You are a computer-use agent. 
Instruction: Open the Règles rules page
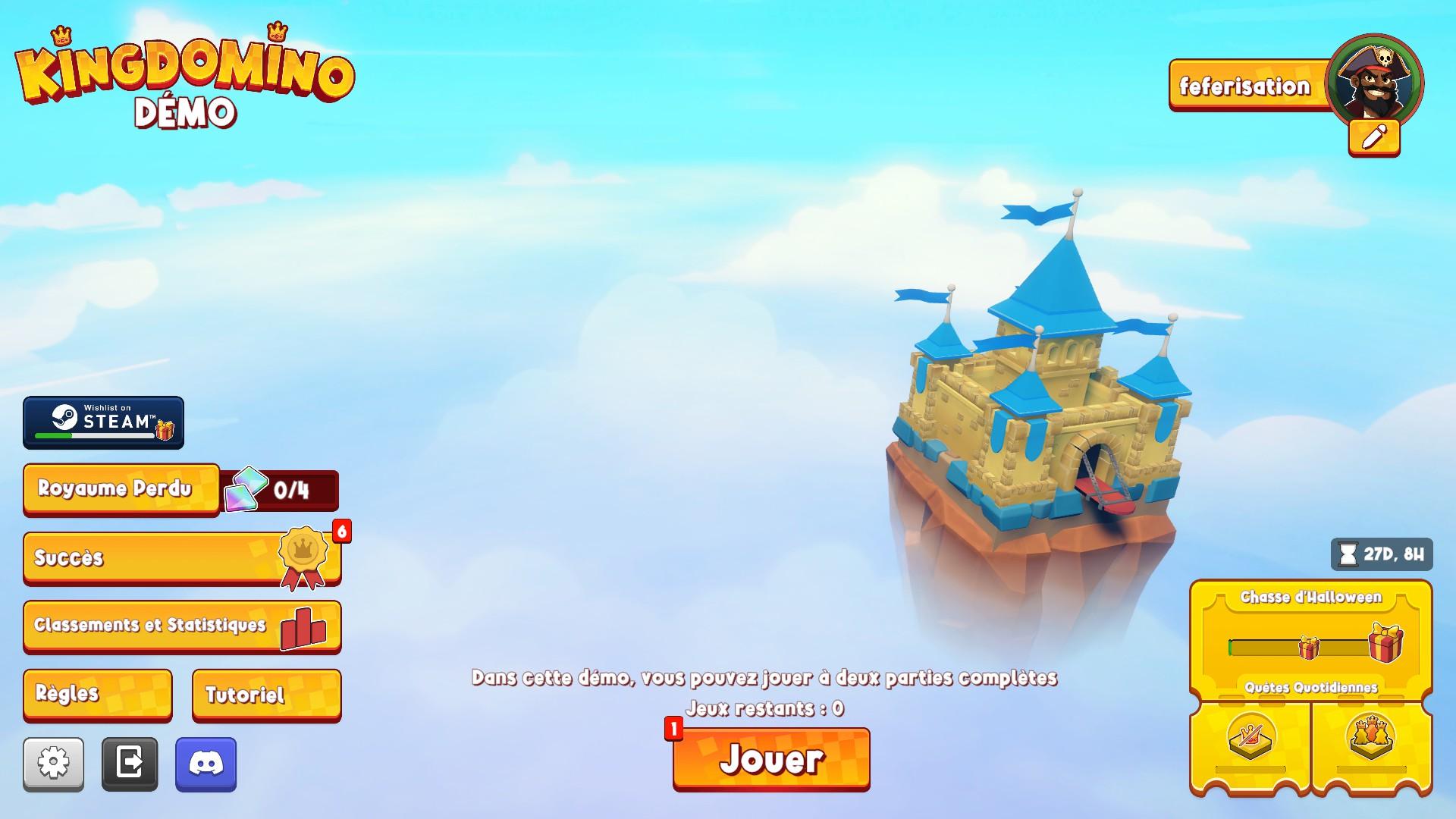pos(97,694)
